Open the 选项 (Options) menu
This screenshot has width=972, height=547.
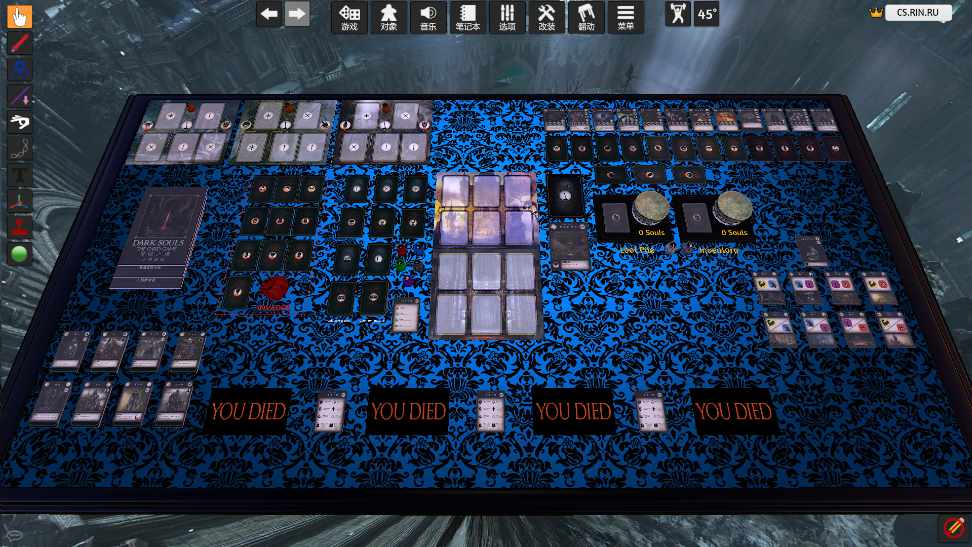click(x=507, y=16)
